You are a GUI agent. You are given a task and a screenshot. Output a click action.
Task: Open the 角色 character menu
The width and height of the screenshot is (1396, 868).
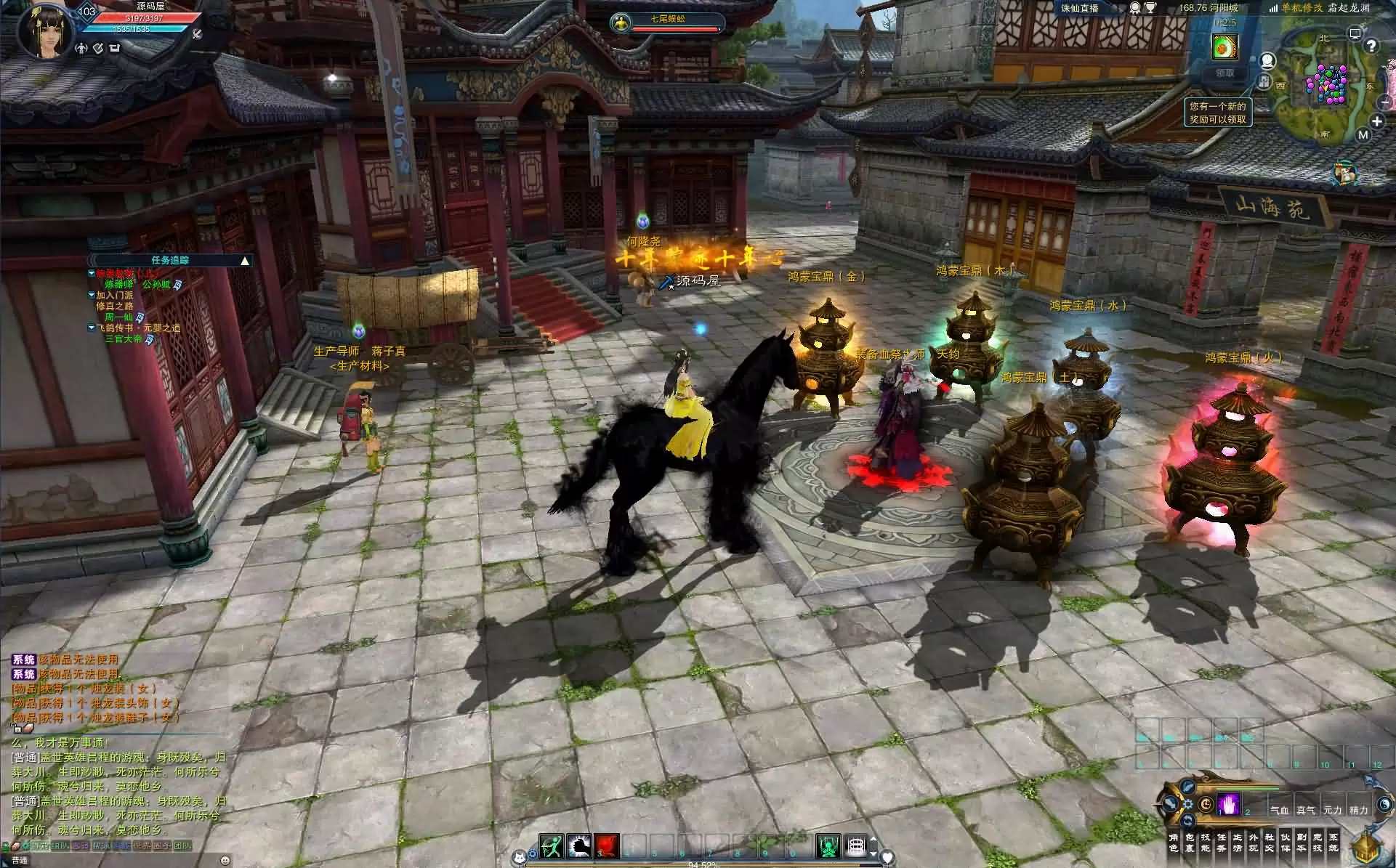1173,843
